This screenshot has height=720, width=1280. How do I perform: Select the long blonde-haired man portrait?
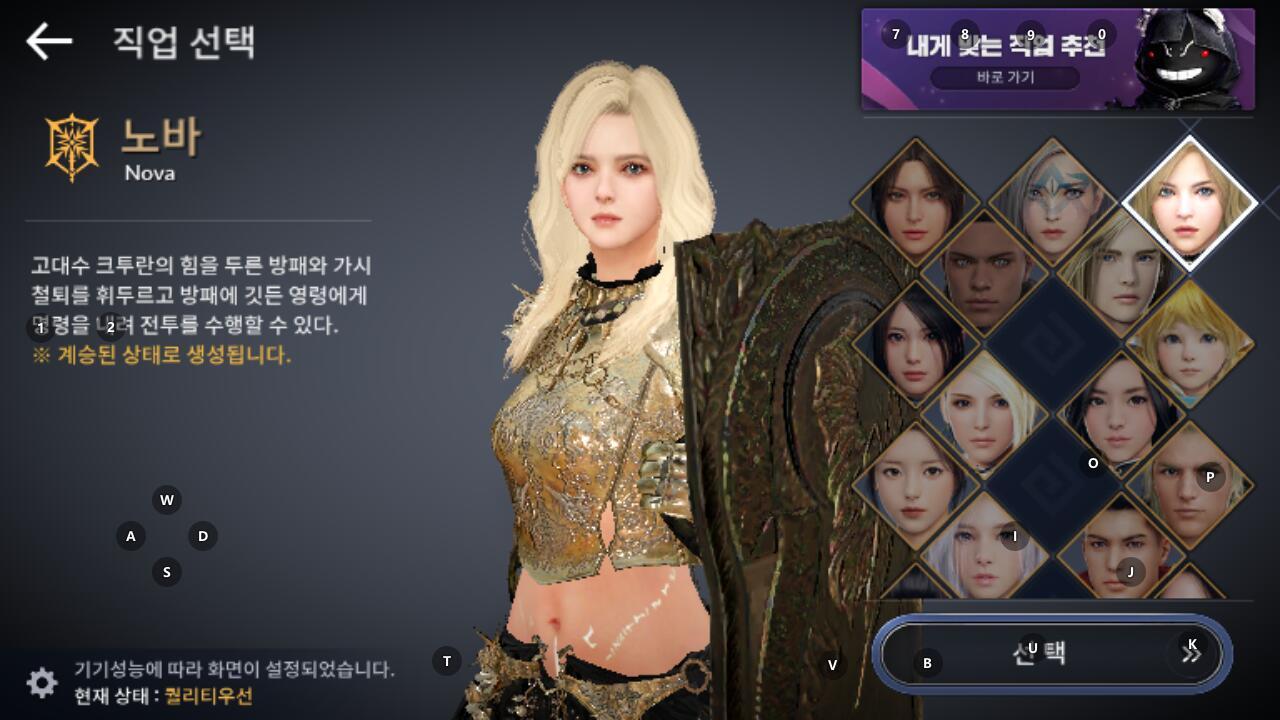(1120, 272)
